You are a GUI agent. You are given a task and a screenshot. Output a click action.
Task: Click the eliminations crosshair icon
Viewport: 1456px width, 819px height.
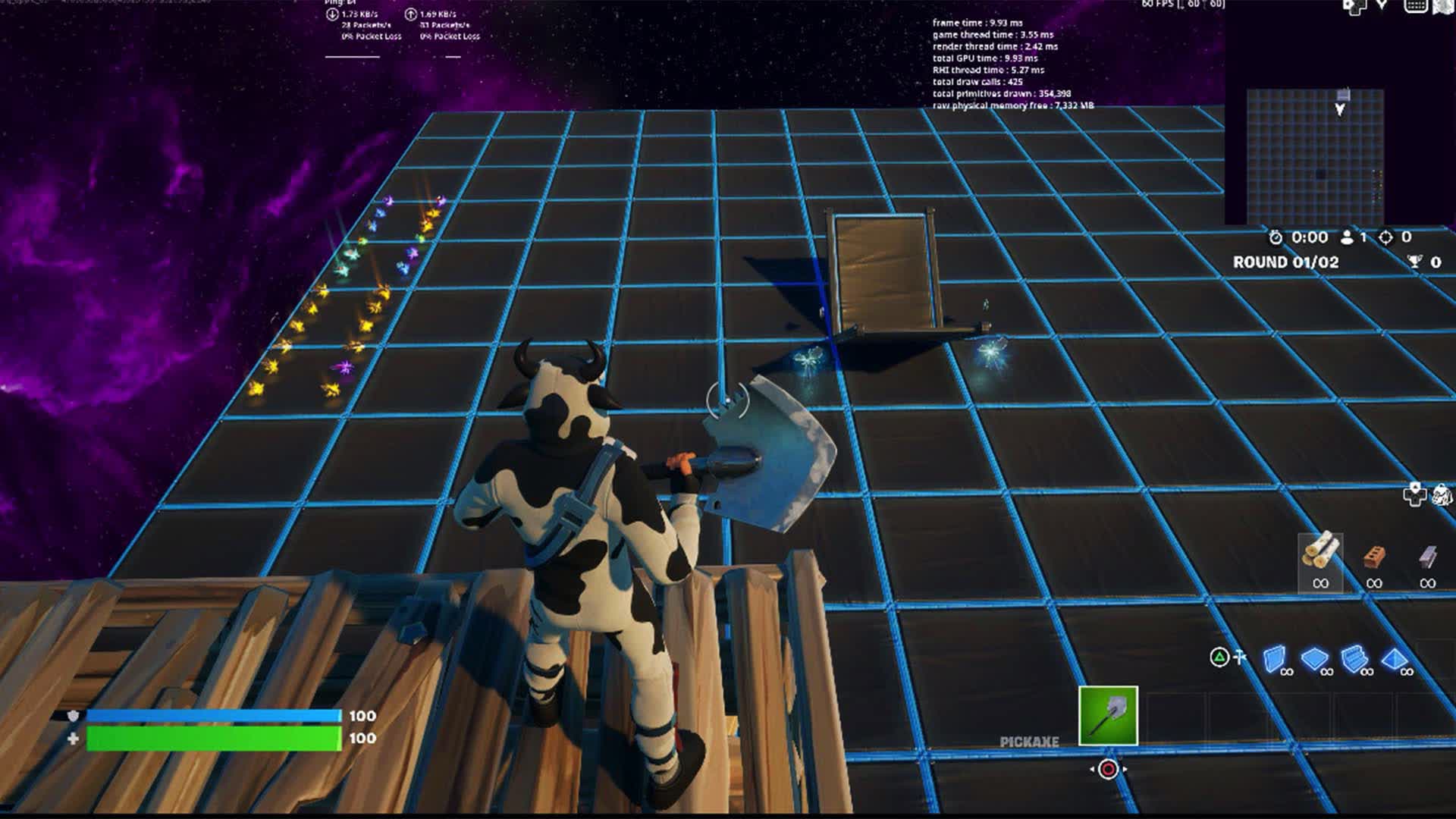point(1387,238)
